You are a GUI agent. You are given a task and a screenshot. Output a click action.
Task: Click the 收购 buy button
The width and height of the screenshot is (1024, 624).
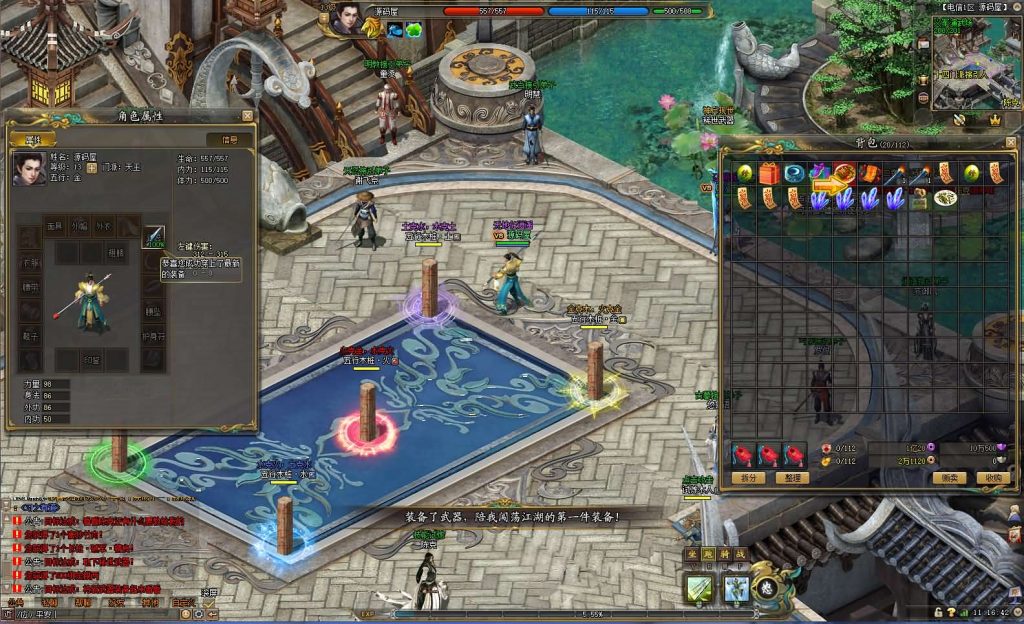click(991, 478)
